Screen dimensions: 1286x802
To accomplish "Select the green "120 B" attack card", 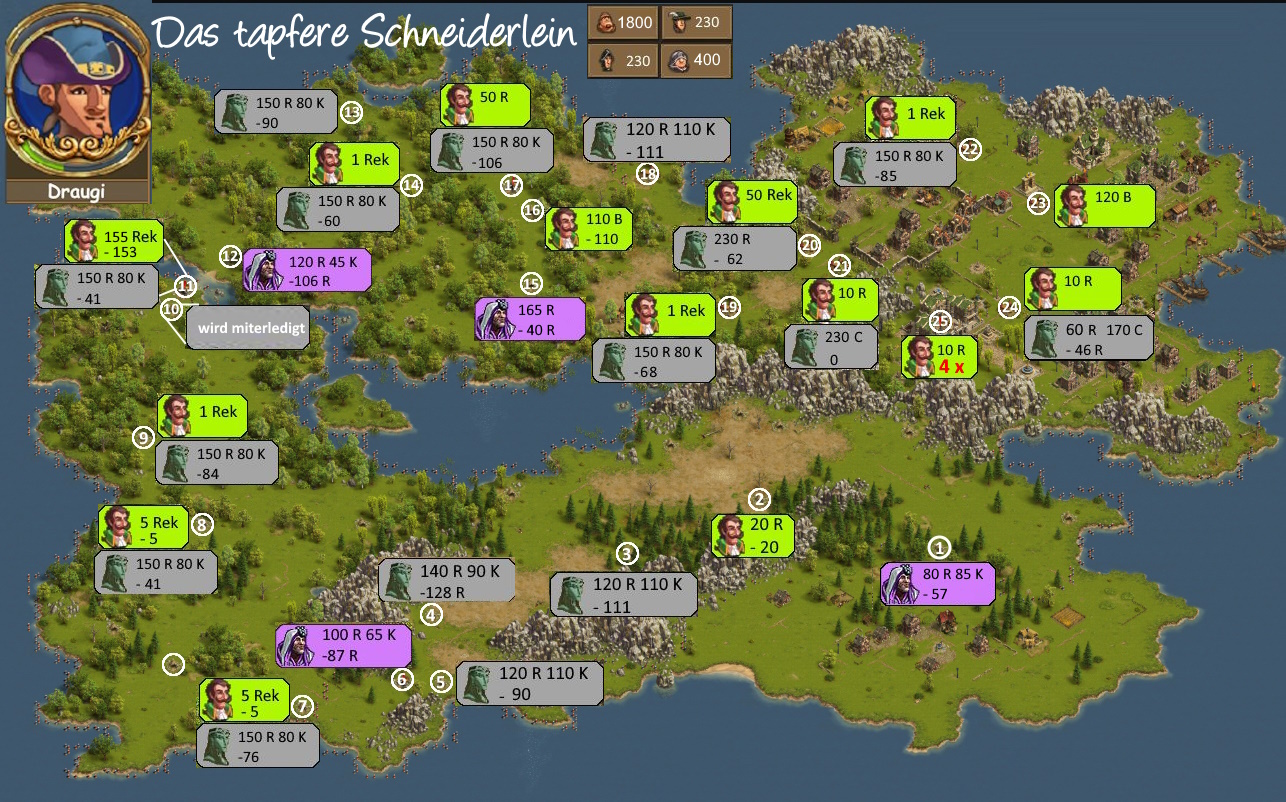I will tap(1104, 205).
